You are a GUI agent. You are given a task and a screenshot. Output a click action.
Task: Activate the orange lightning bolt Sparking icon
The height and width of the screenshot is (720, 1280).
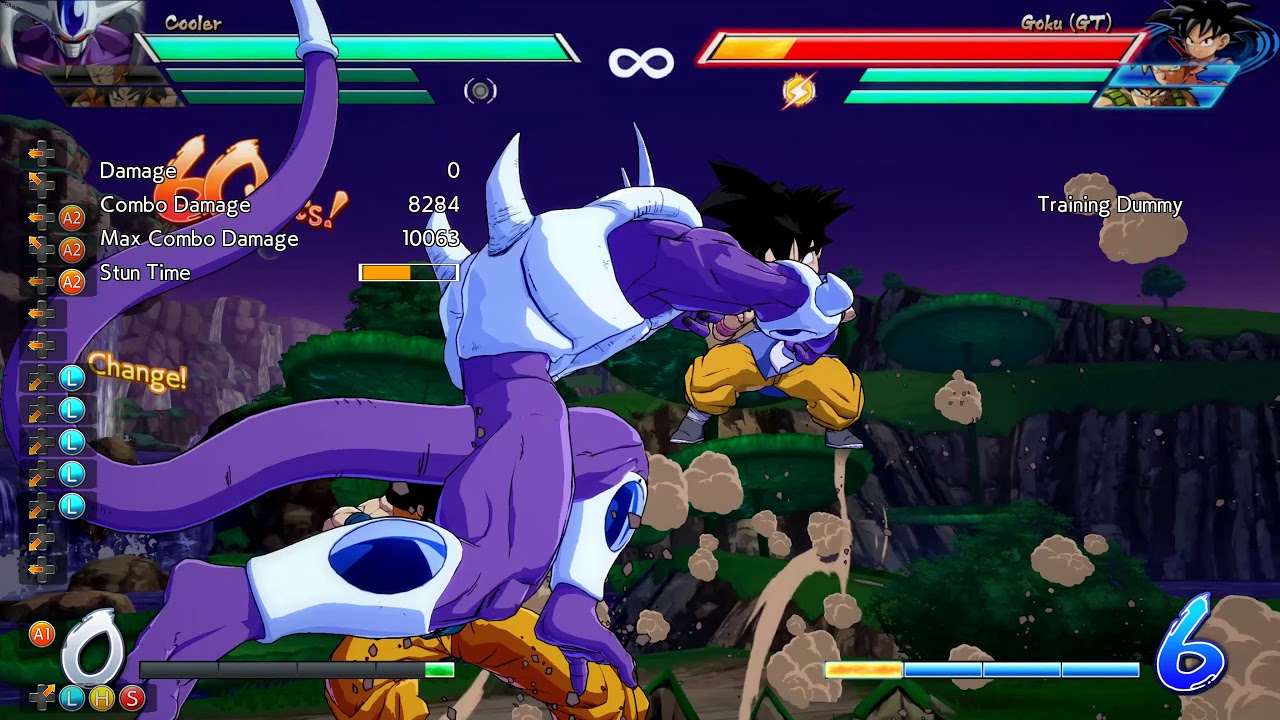click(x=798, y=91)
